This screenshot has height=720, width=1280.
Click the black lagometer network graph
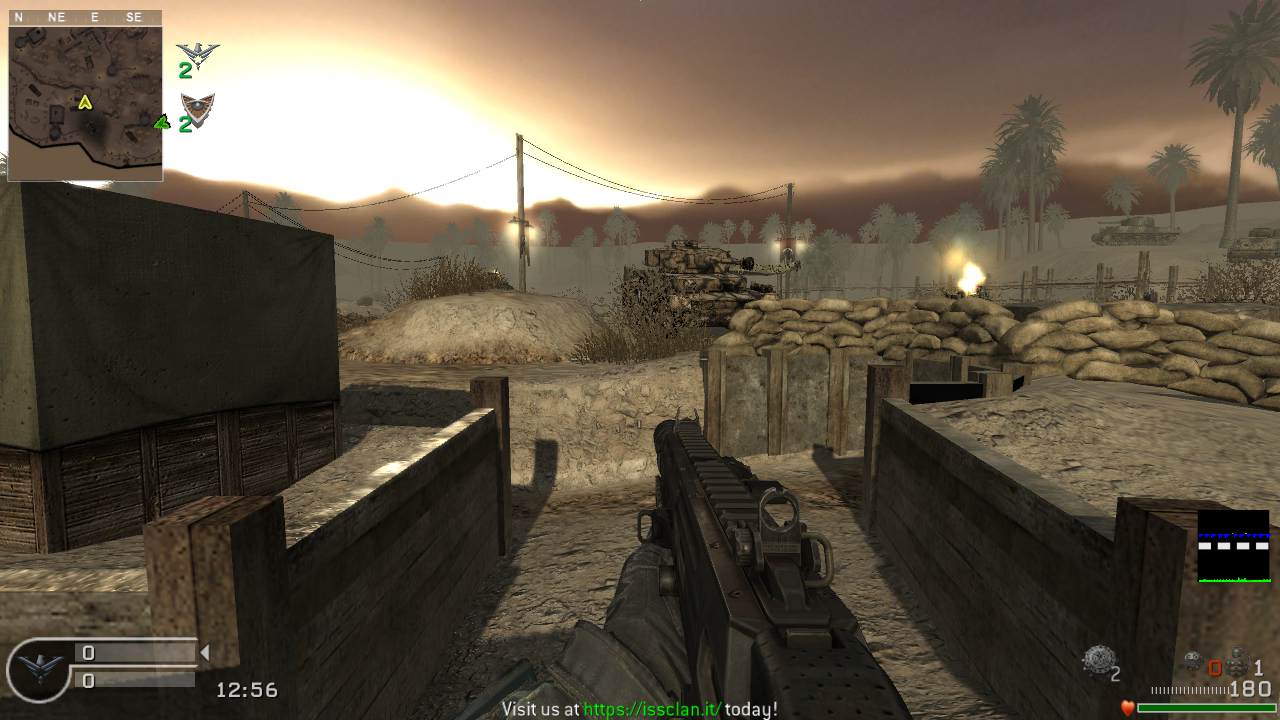1233,546
